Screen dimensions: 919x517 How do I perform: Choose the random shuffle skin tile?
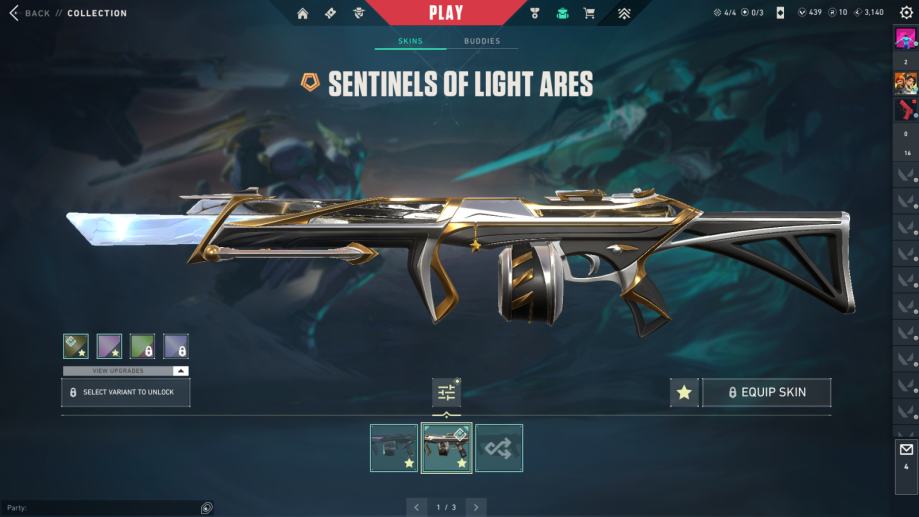[499, 447]
